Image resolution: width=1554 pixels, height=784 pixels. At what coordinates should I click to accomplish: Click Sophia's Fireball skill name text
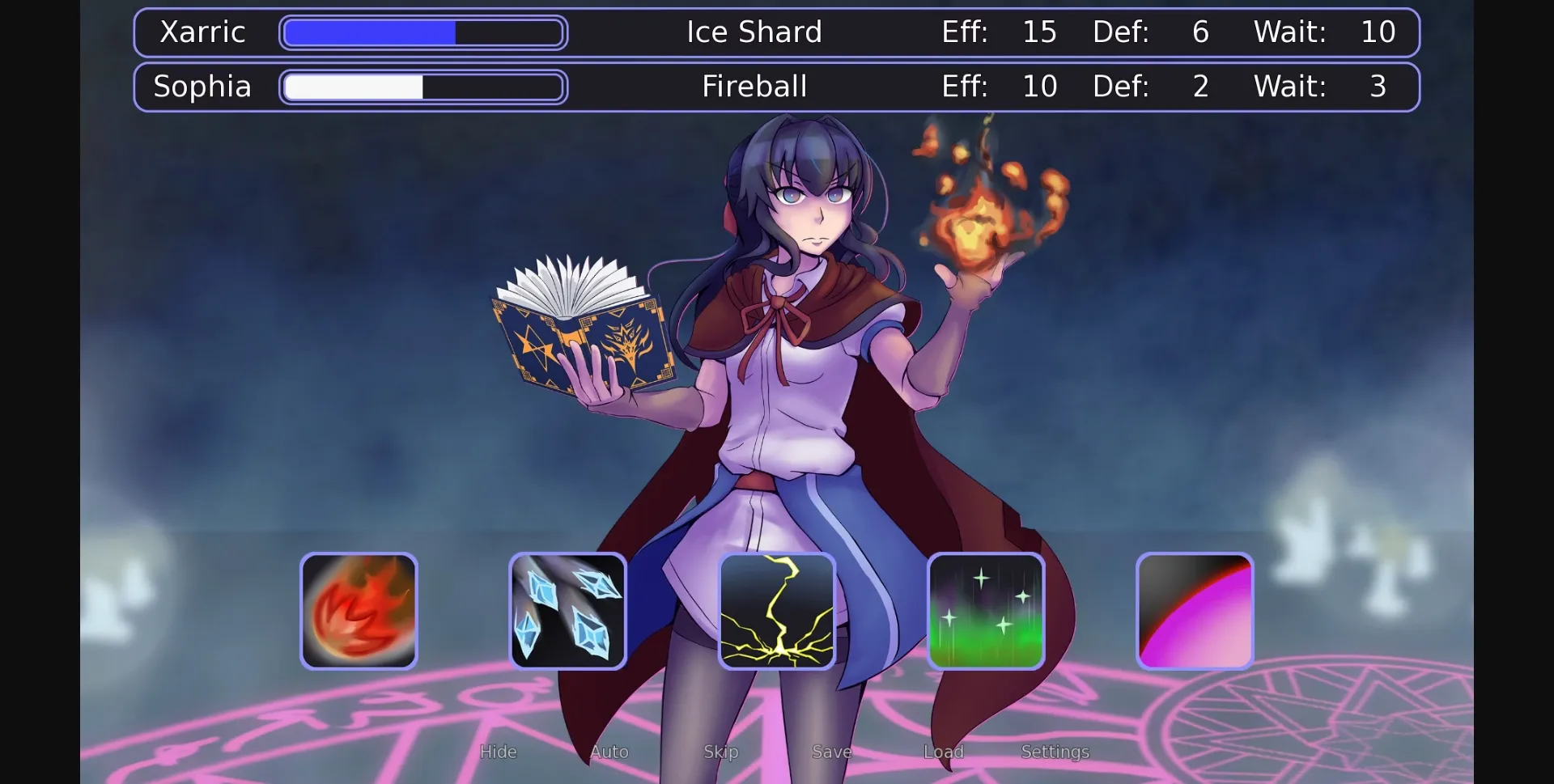[754, 87]
